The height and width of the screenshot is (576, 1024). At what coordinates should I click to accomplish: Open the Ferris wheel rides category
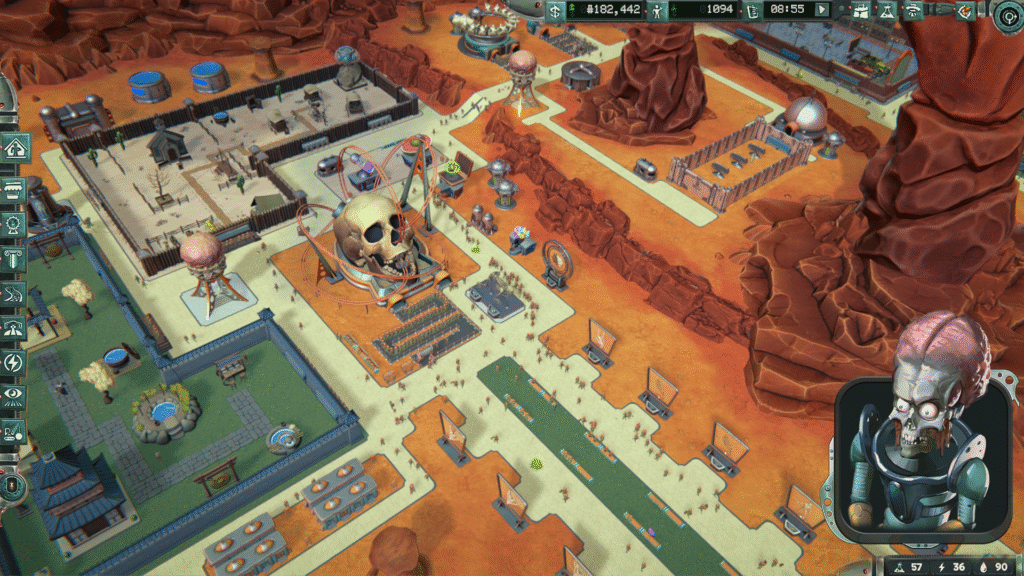point(16,222)
